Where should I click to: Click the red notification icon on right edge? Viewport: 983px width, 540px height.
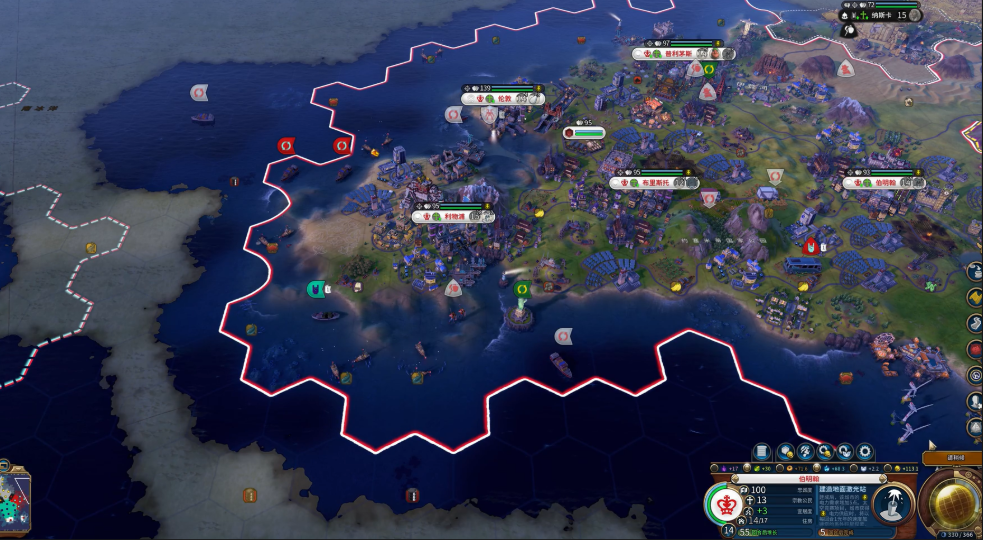pos(974,350)
